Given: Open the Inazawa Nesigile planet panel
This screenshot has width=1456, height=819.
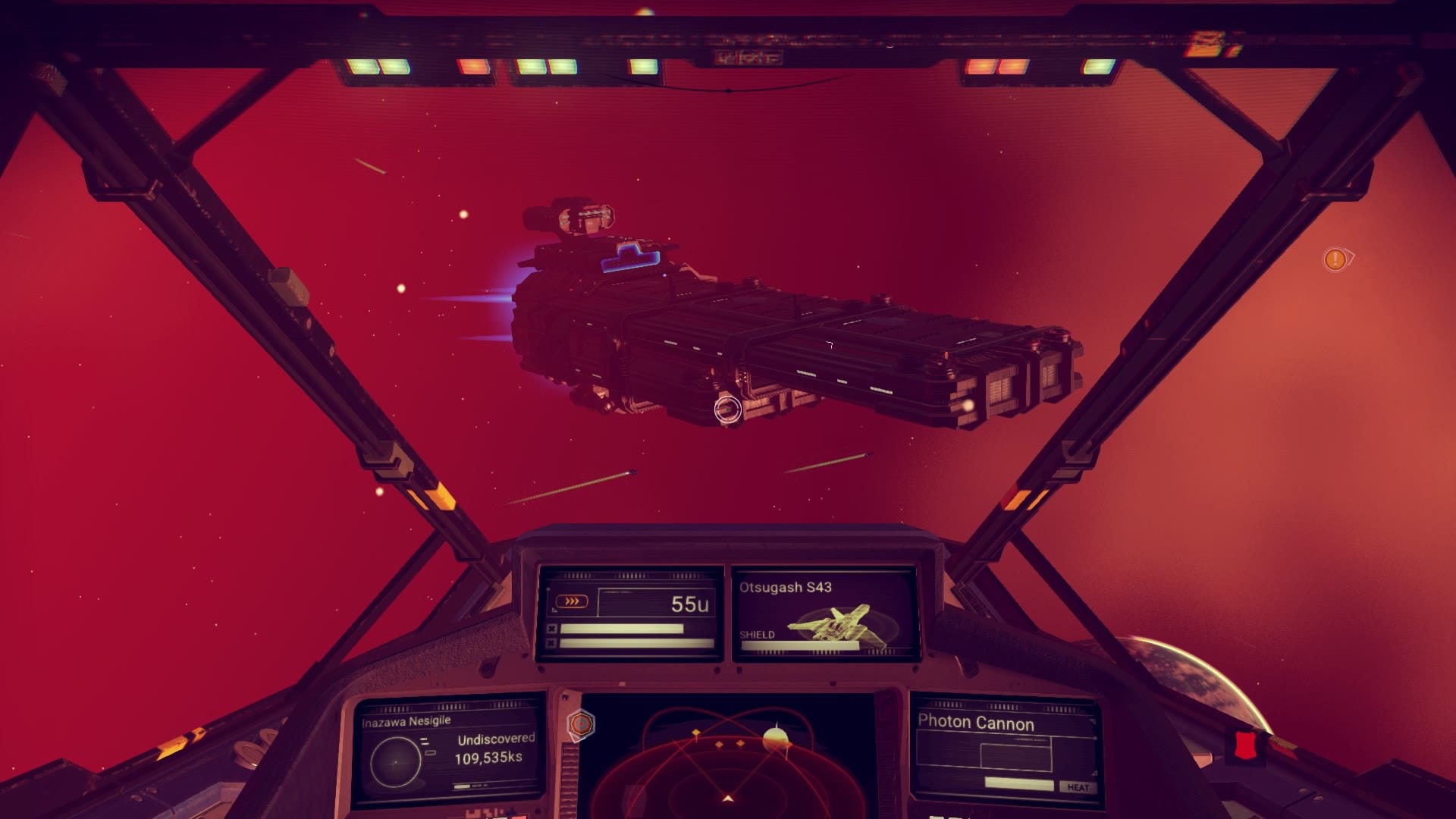Looking at the screenshot, I should pos(449,752).
